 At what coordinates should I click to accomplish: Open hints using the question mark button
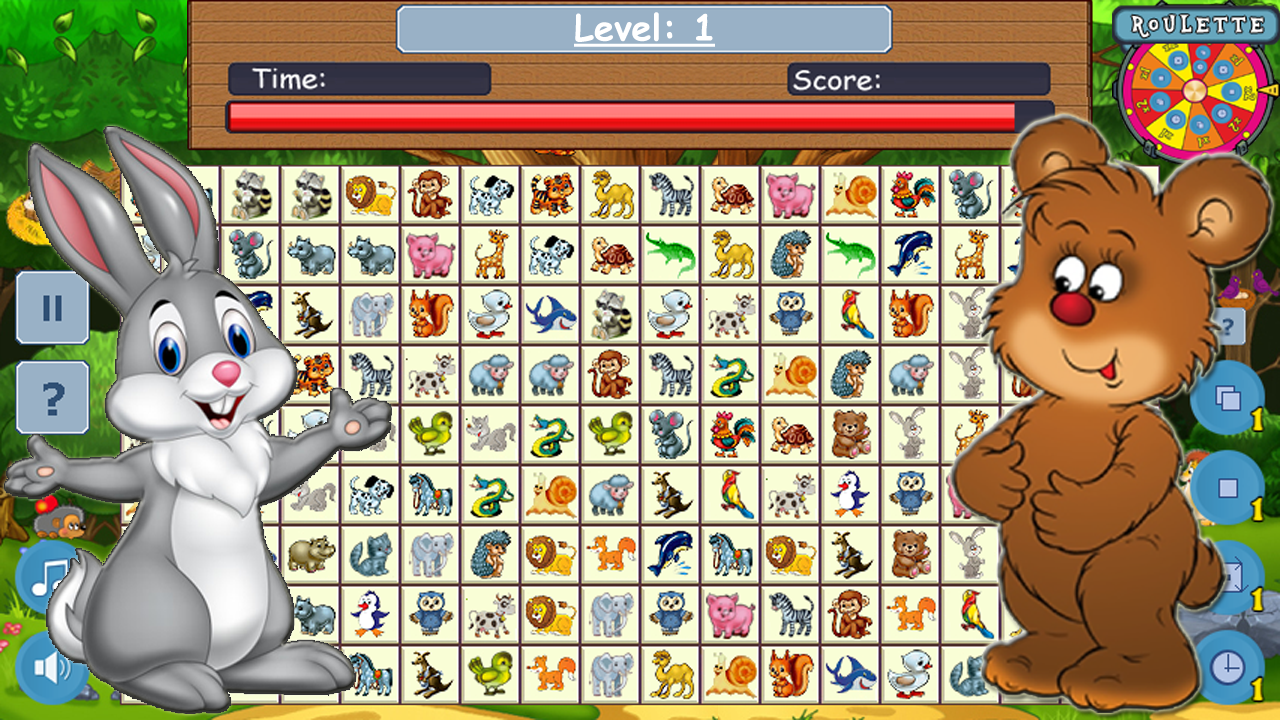52,396
